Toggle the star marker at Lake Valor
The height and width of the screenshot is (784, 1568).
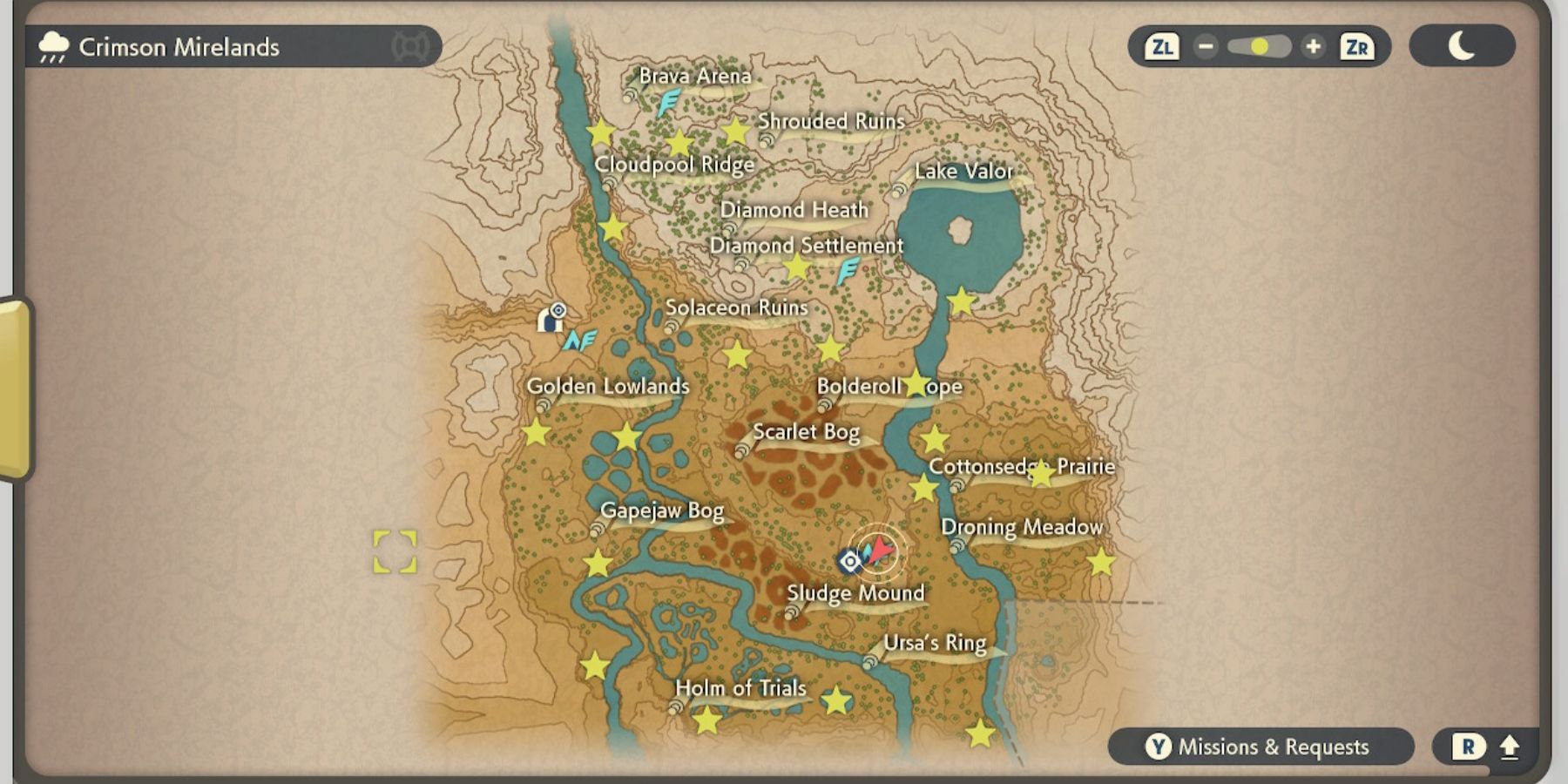959,300
